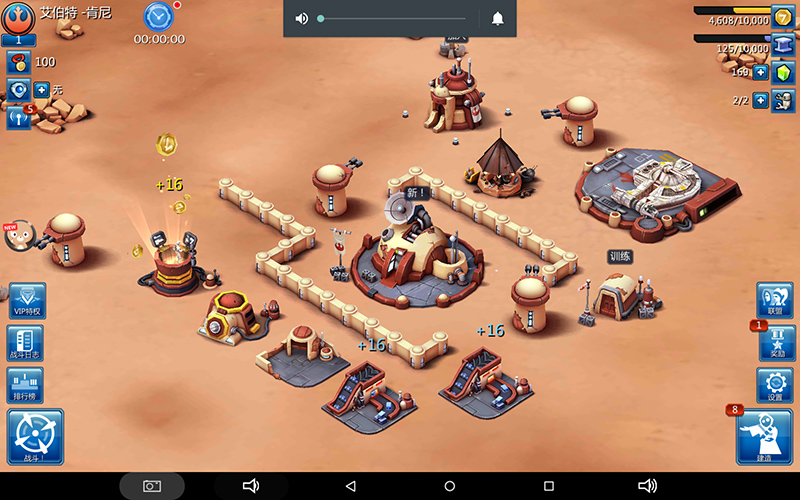Click the blue clock timer icon

(158, 16)
